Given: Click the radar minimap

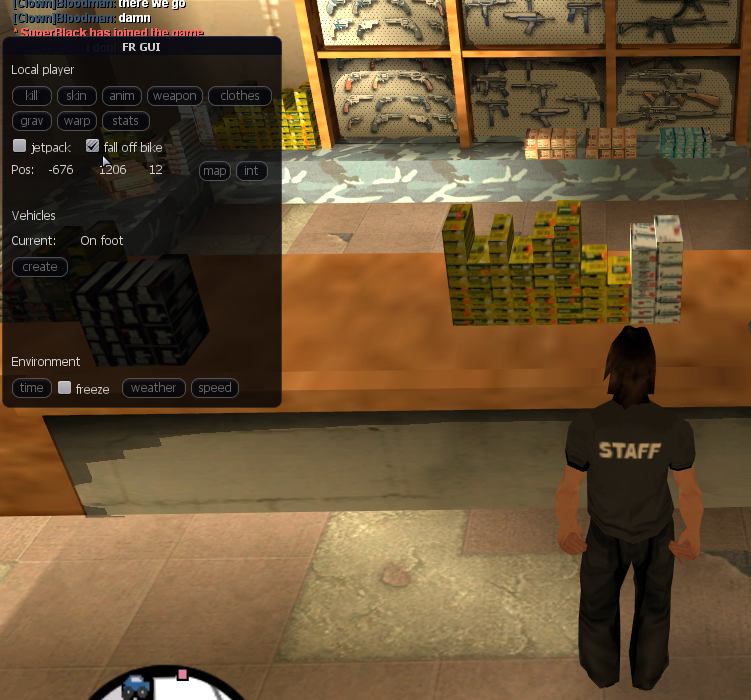Looking at the screenshot, I should coord(166,688).
